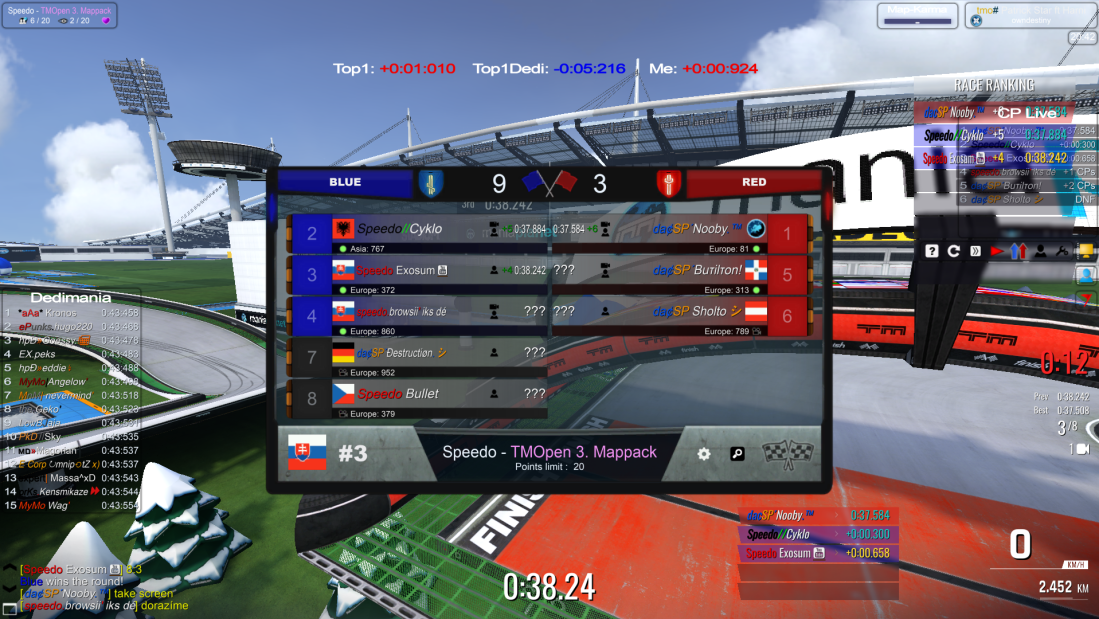Image resolution: width=1099 pixels, height=619 pixels.
Task: Click the yellow monitor icon
Action: (x=1084, y=251)
